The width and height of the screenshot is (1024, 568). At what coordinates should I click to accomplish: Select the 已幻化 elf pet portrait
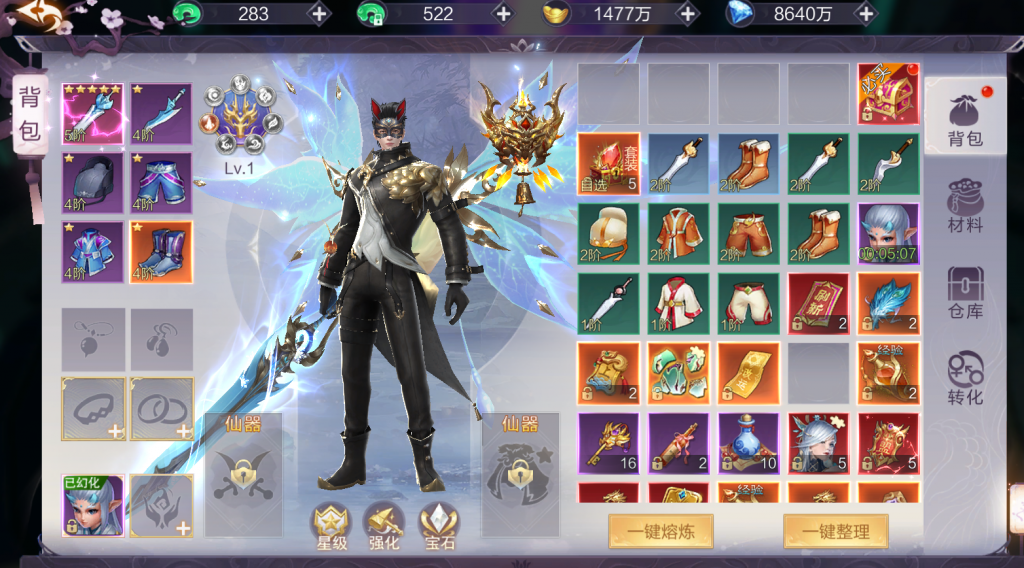tap(93, 505)
